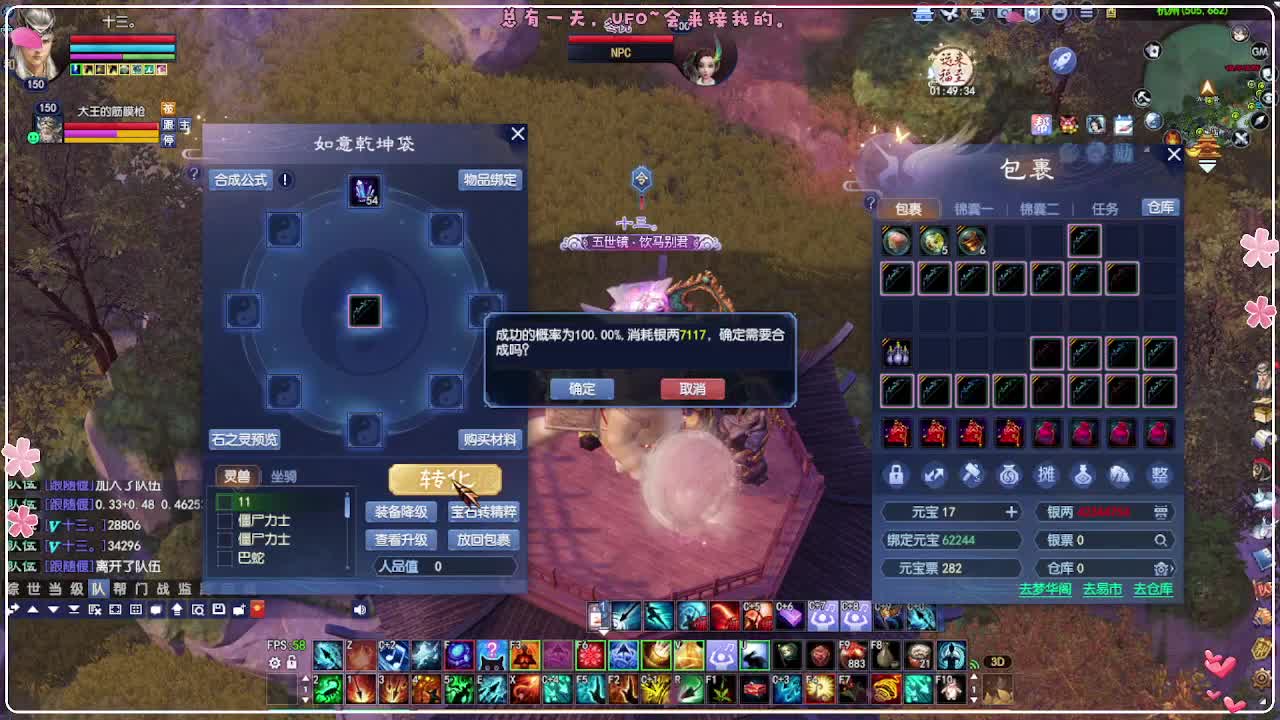The image size is (1280, 720).
Task: Click 确定 to confirm the synthesis
Action: pyautogui.click(x=581, y=390)
